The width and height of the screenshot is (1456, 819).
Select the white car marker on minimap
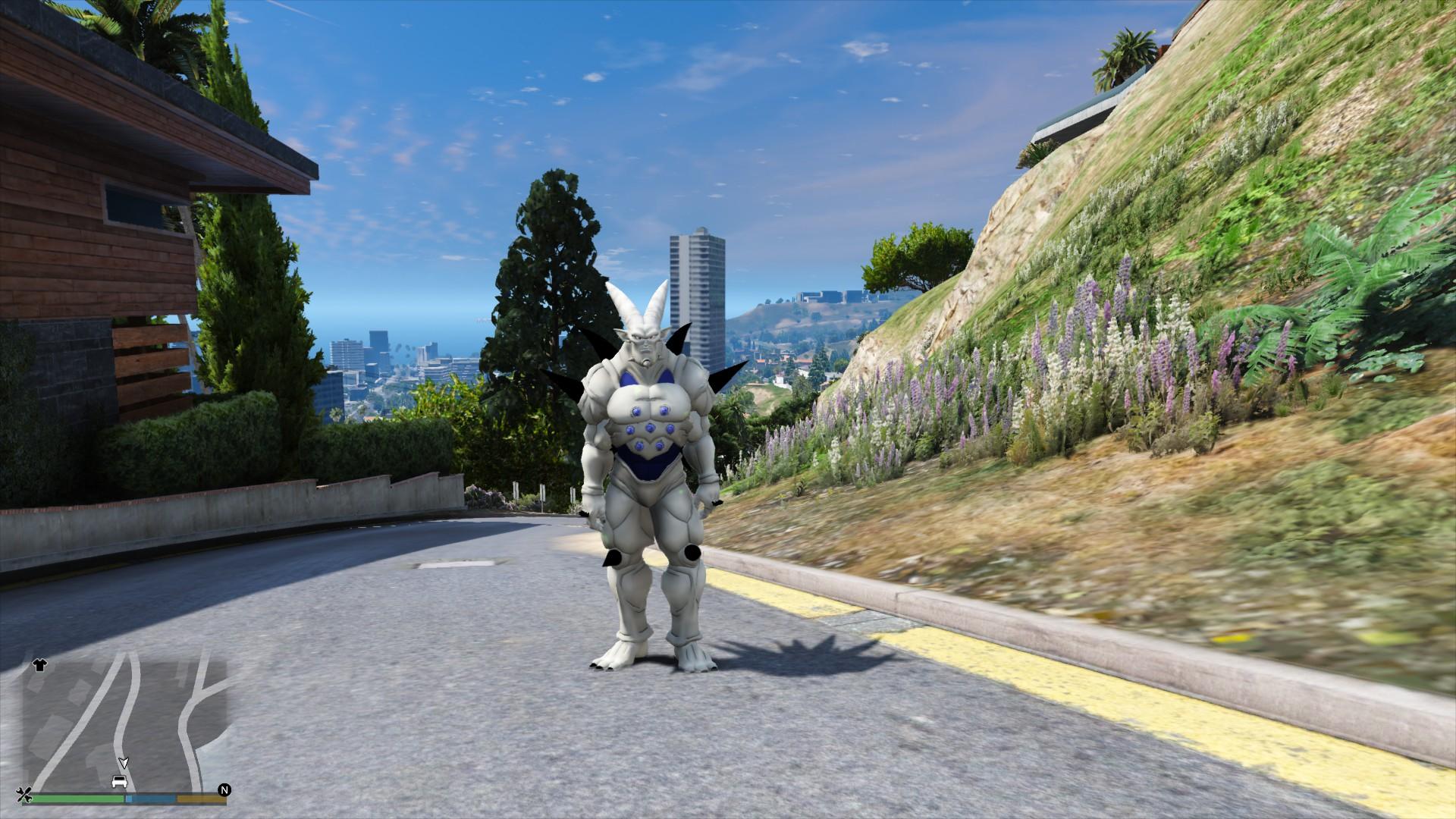(x=119, y=781)
